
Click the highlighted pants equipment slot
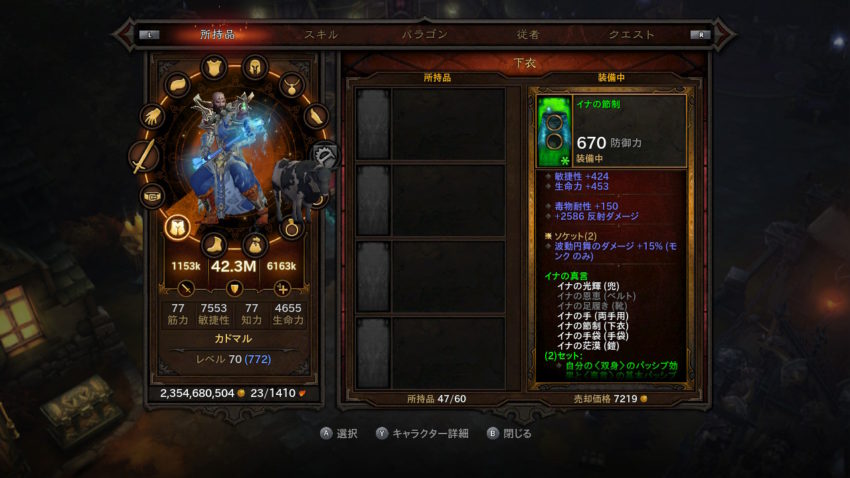pyautogui.click(x=178, y=227)
